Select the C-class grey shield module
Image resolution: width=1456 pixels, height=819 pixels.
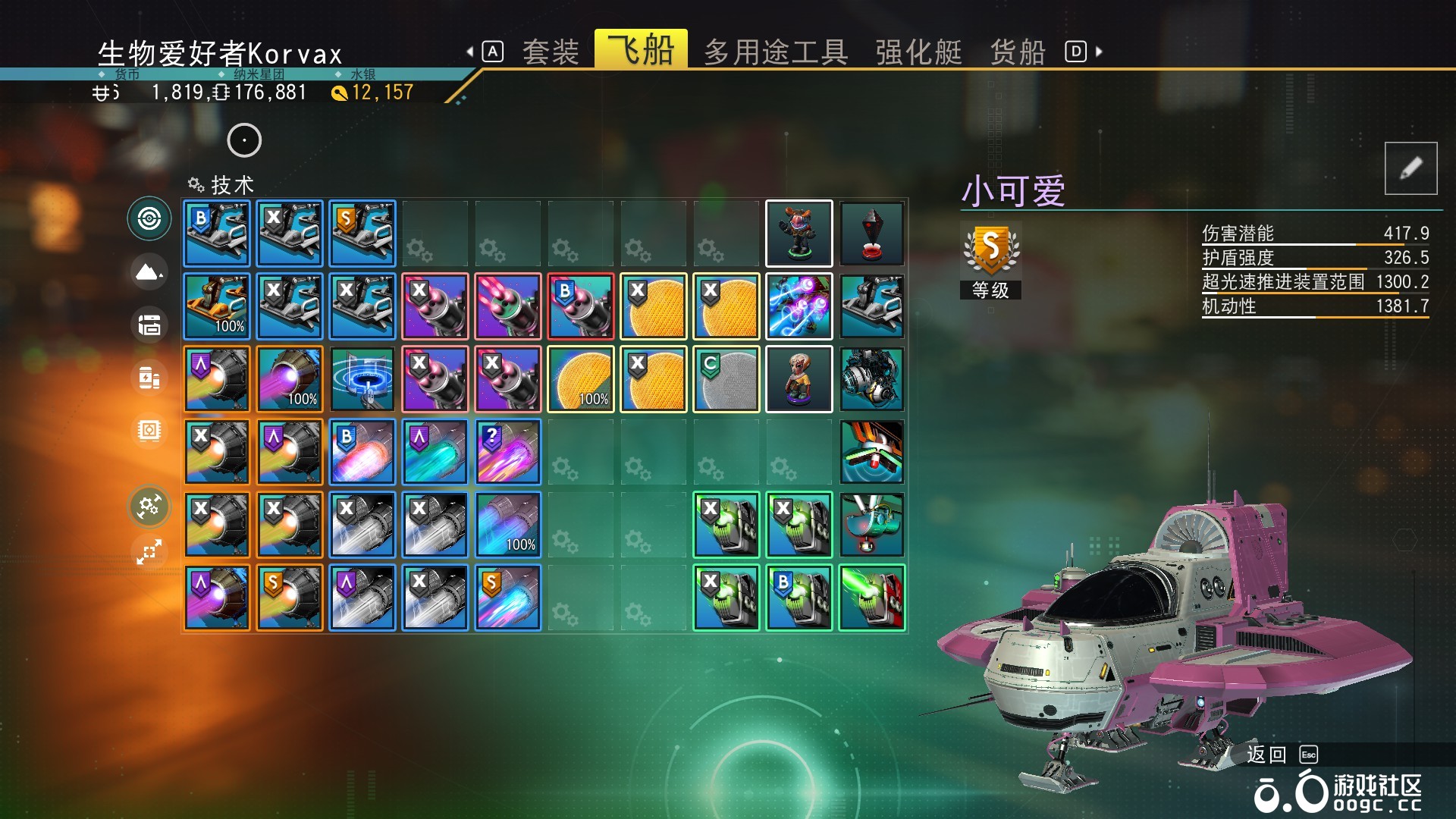726,378
